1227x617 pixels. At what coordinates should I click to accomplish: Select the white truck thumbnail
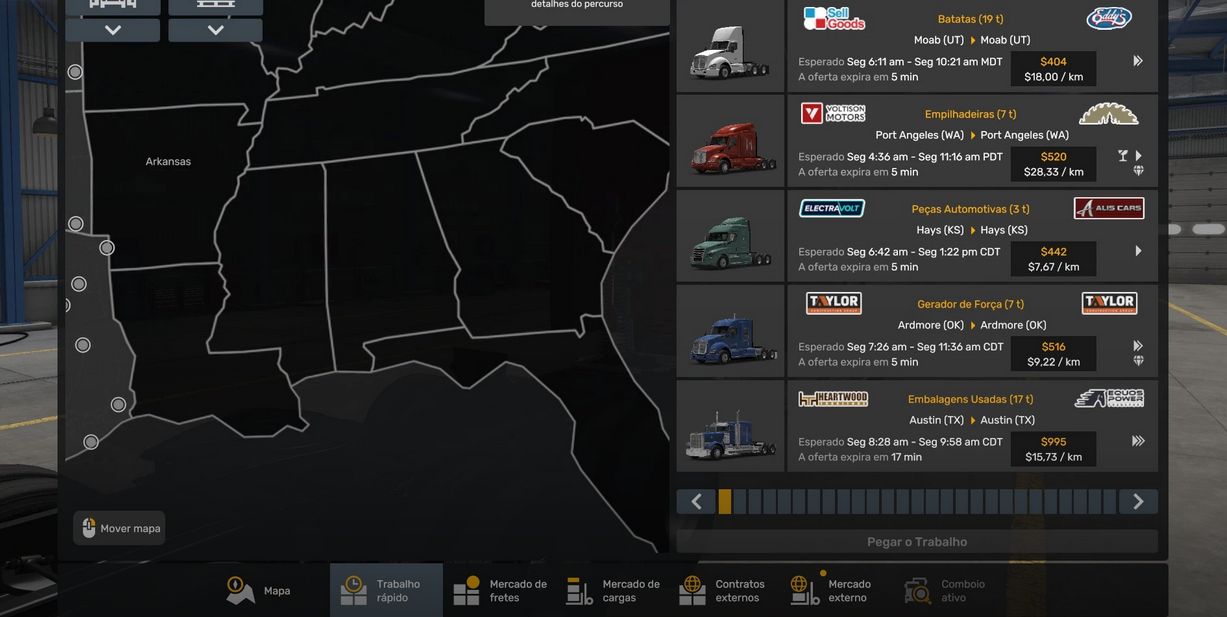[730, 47]
